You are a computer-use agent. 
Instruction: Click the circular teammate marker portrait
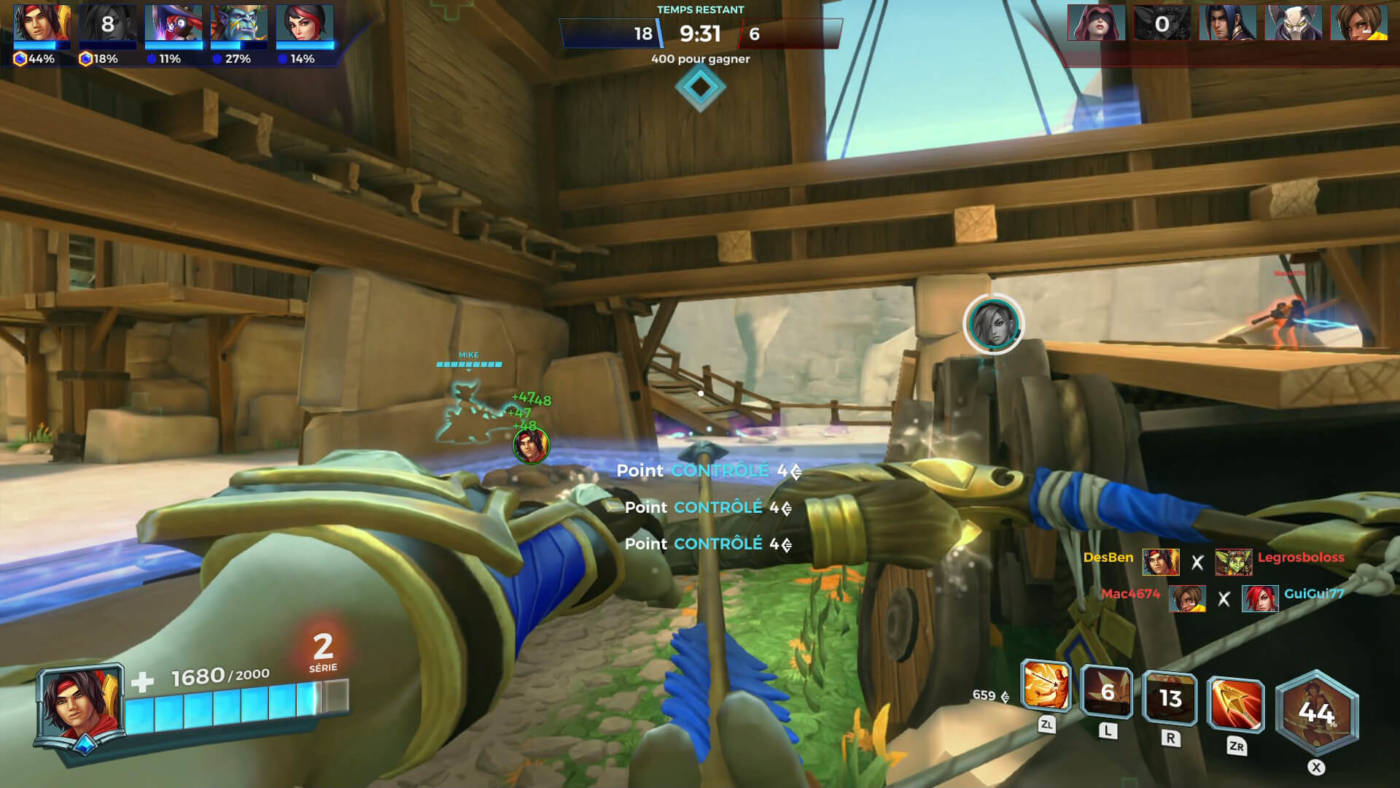pos(993,325)
